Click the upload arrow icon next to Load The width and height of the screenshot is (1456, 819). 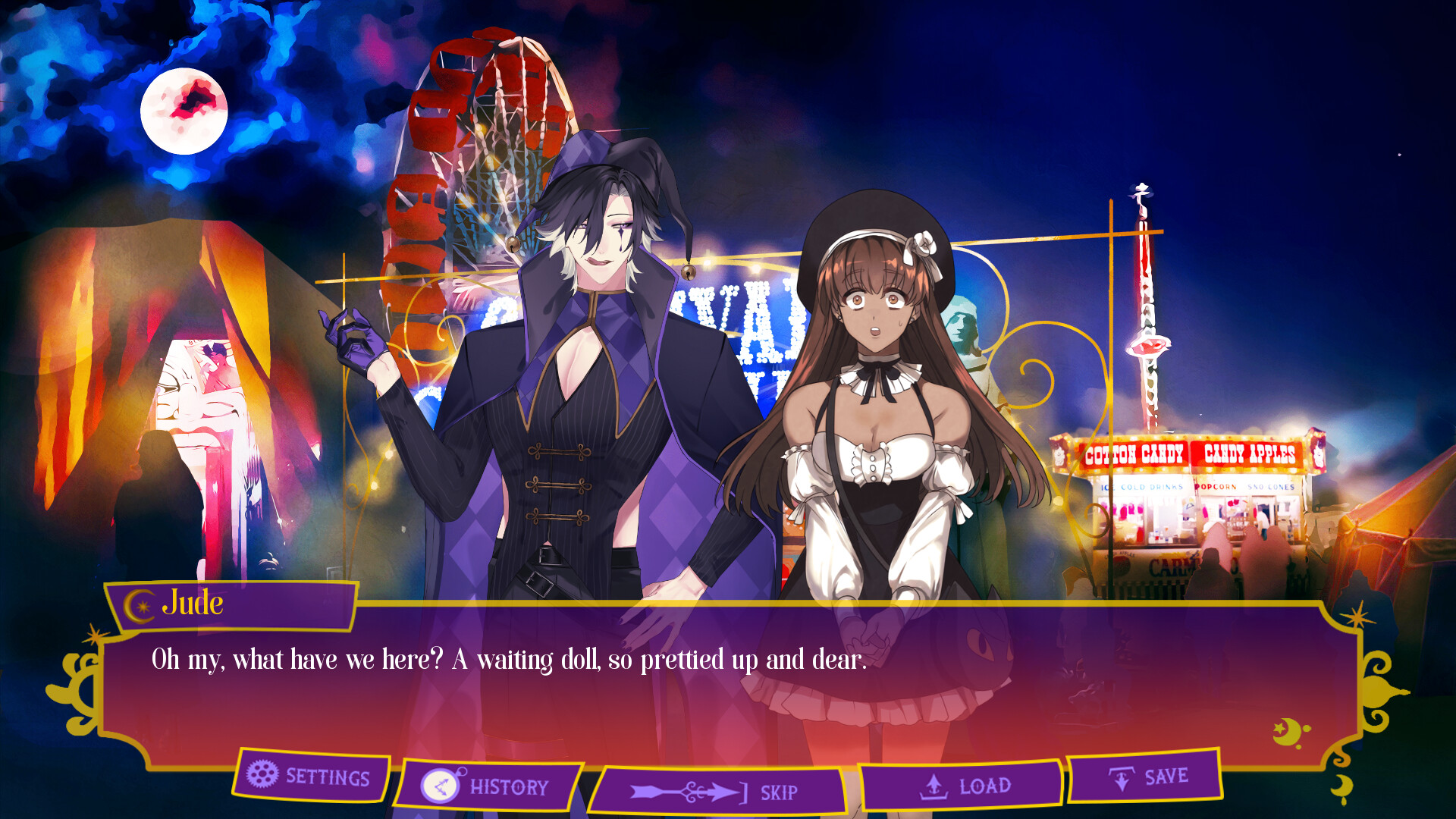coord(934,783)
